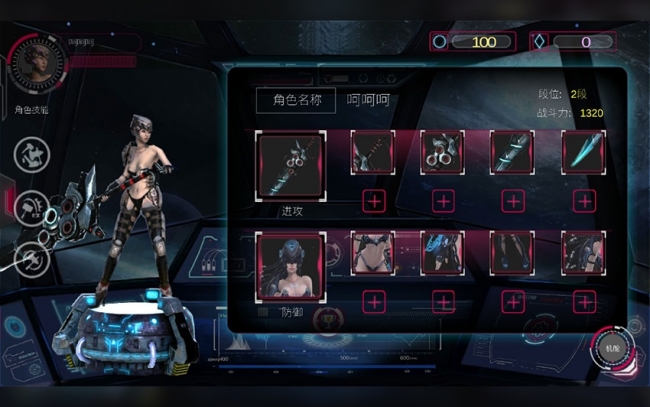Image resolution: width=650 pixels, height=407 pixels.
Task: Upgrade the blue blade with its plus button
Action: coord(583,201)
